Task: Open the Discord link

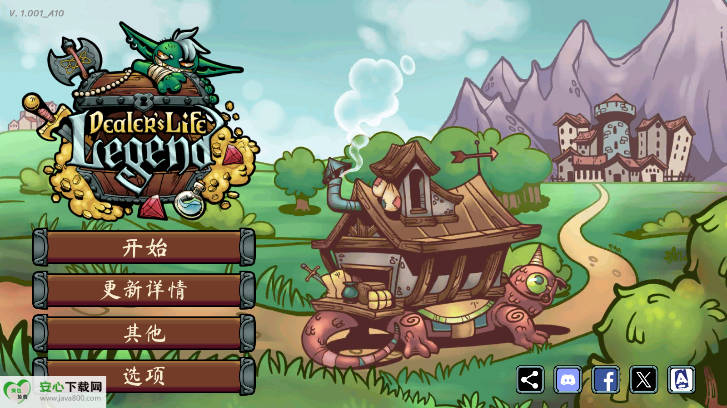Action: click(568, 379)
